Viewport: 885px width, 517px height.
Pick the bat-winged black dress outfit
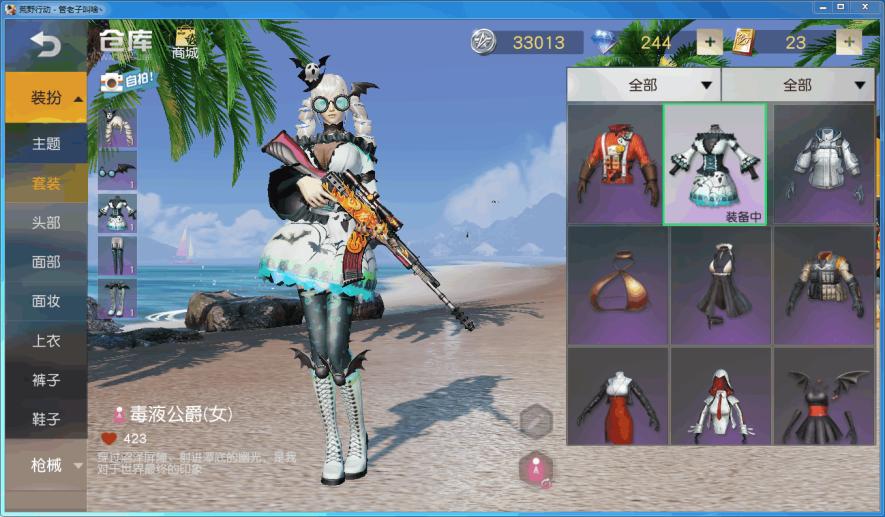coord(823,397)
